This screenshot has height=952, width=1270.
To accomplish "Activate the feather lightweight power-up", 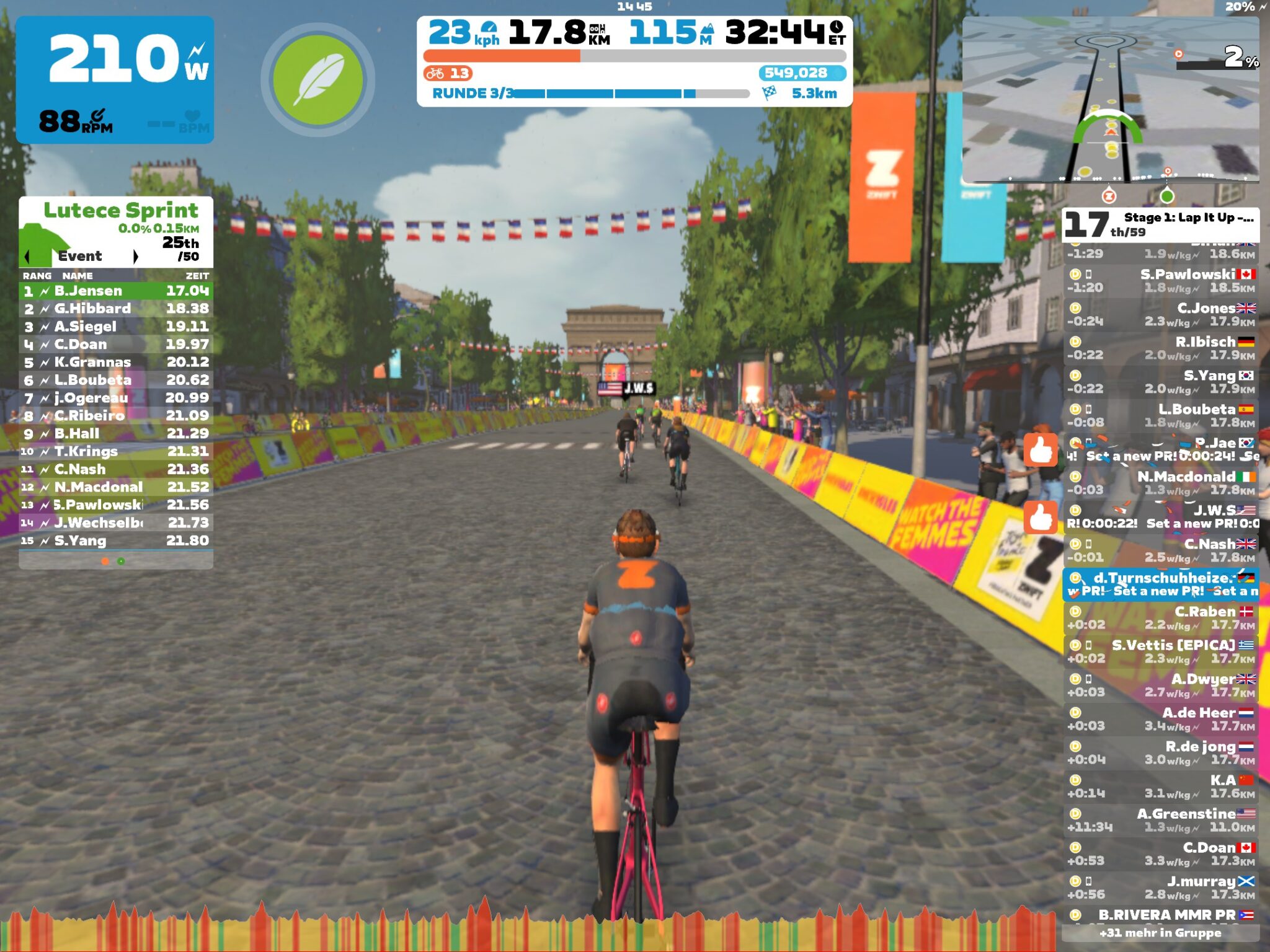I will [x=317, y=80].
